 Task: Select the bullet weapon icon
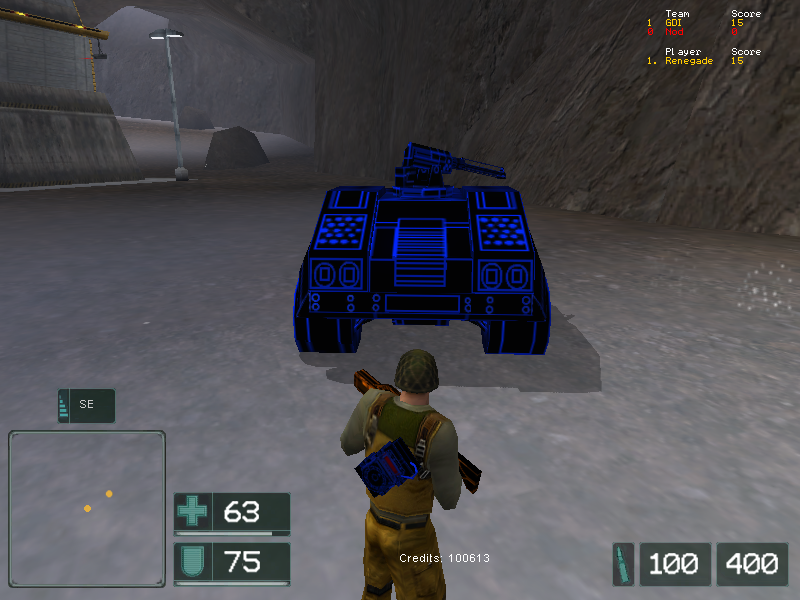(624, 564)
